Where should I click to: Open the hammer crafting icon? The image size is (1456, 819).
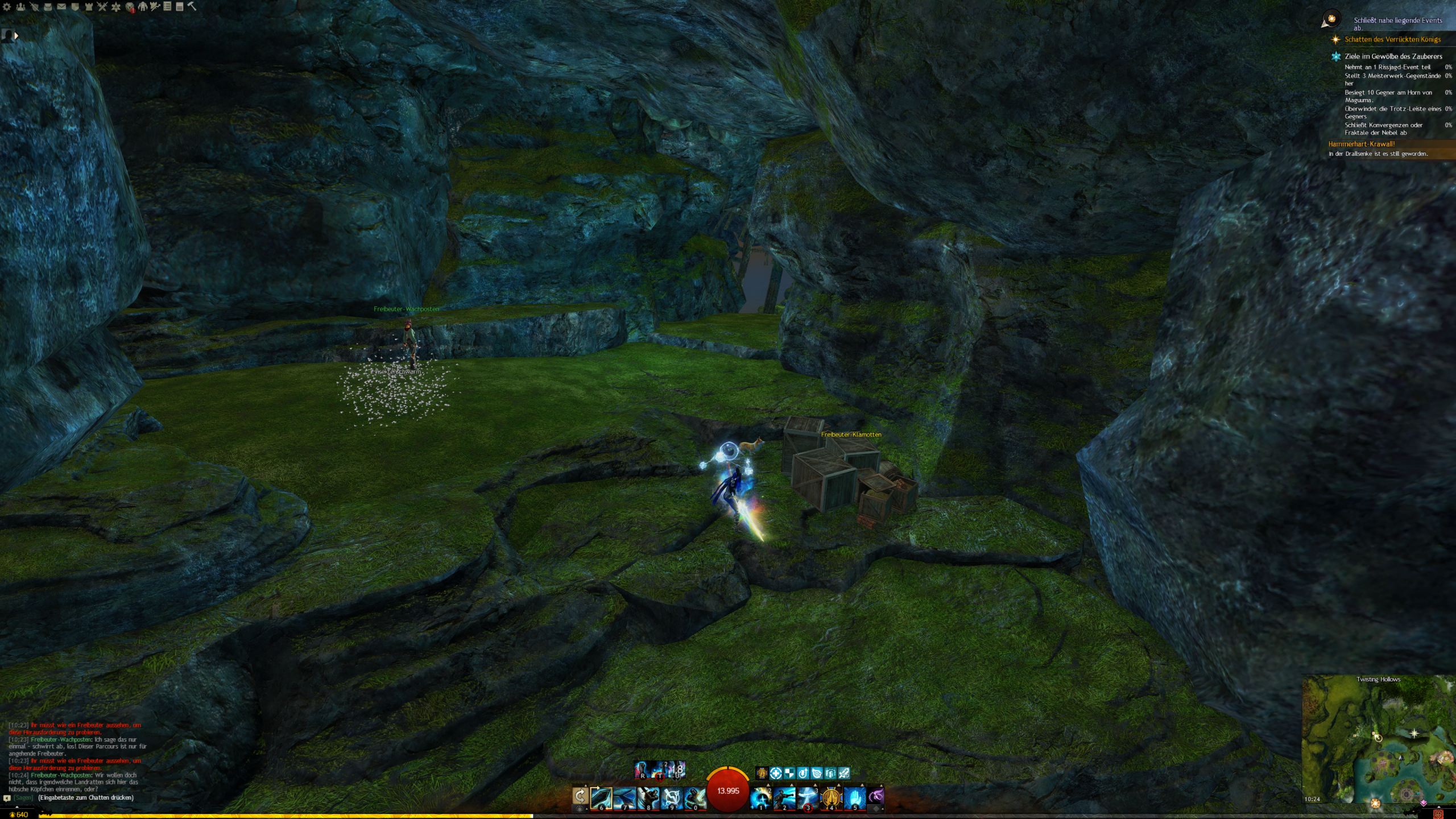click(x=192, y=6)
